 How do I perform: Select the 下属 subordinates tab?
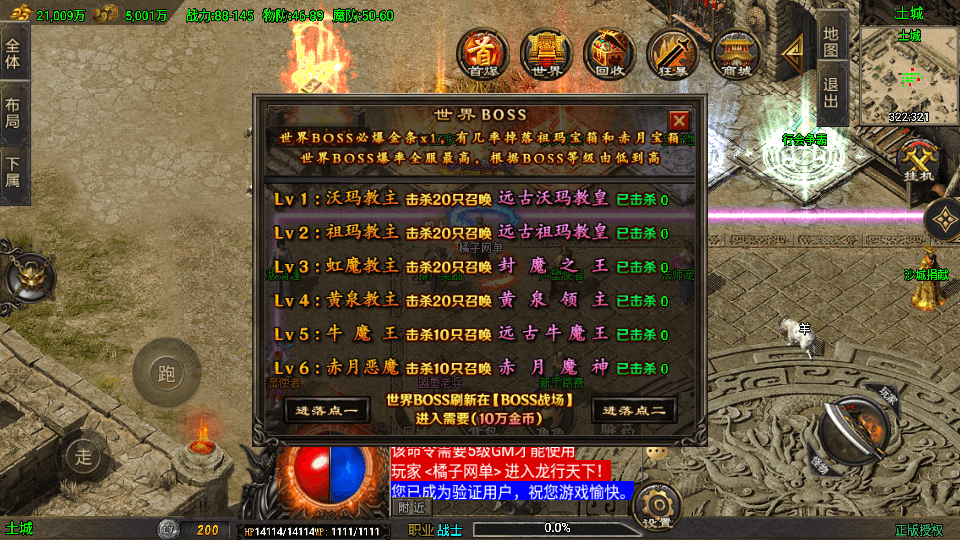tap(13, 173)
